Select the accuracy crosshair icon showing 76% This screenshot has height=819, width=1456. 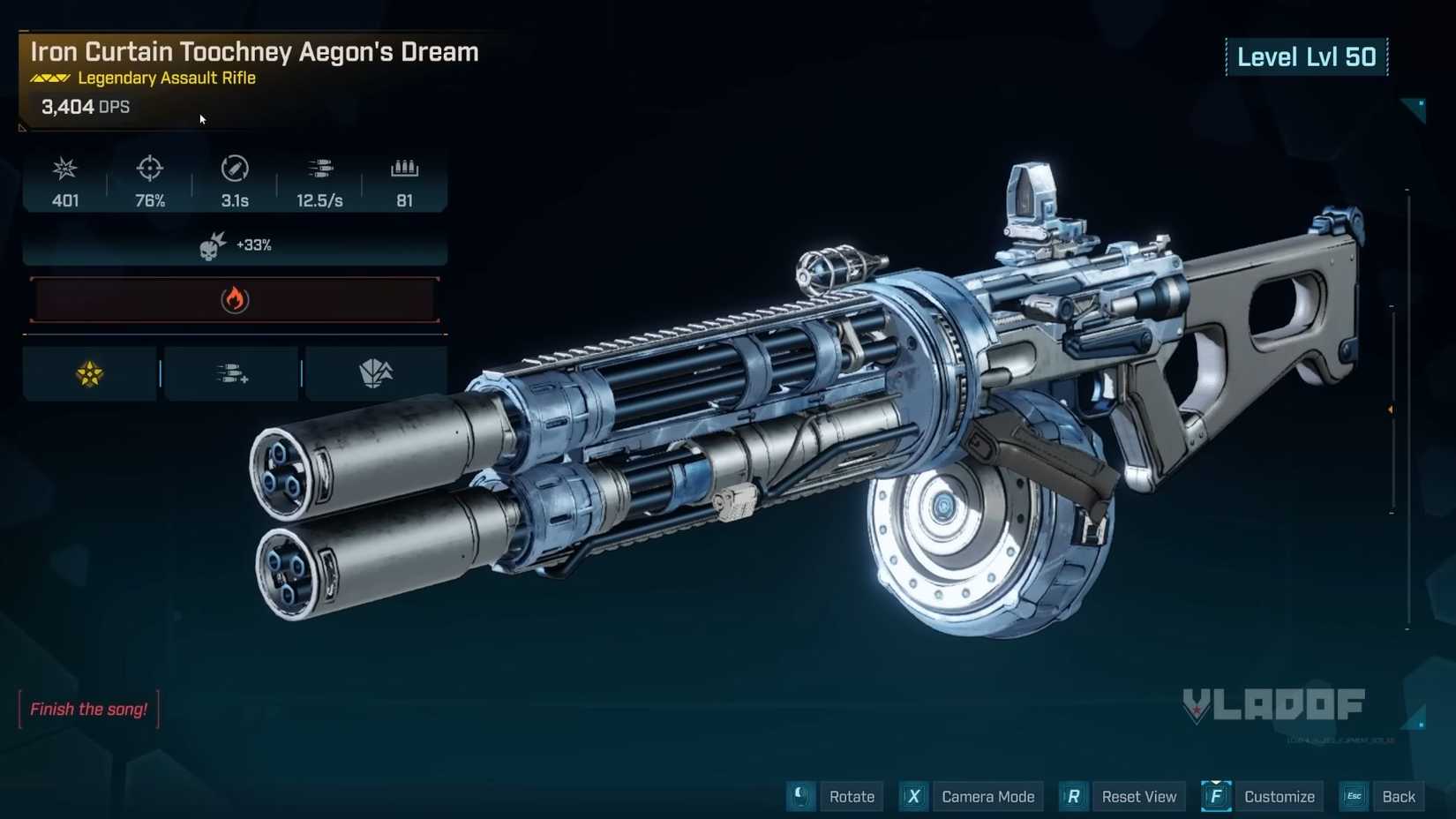pos(149,169)
